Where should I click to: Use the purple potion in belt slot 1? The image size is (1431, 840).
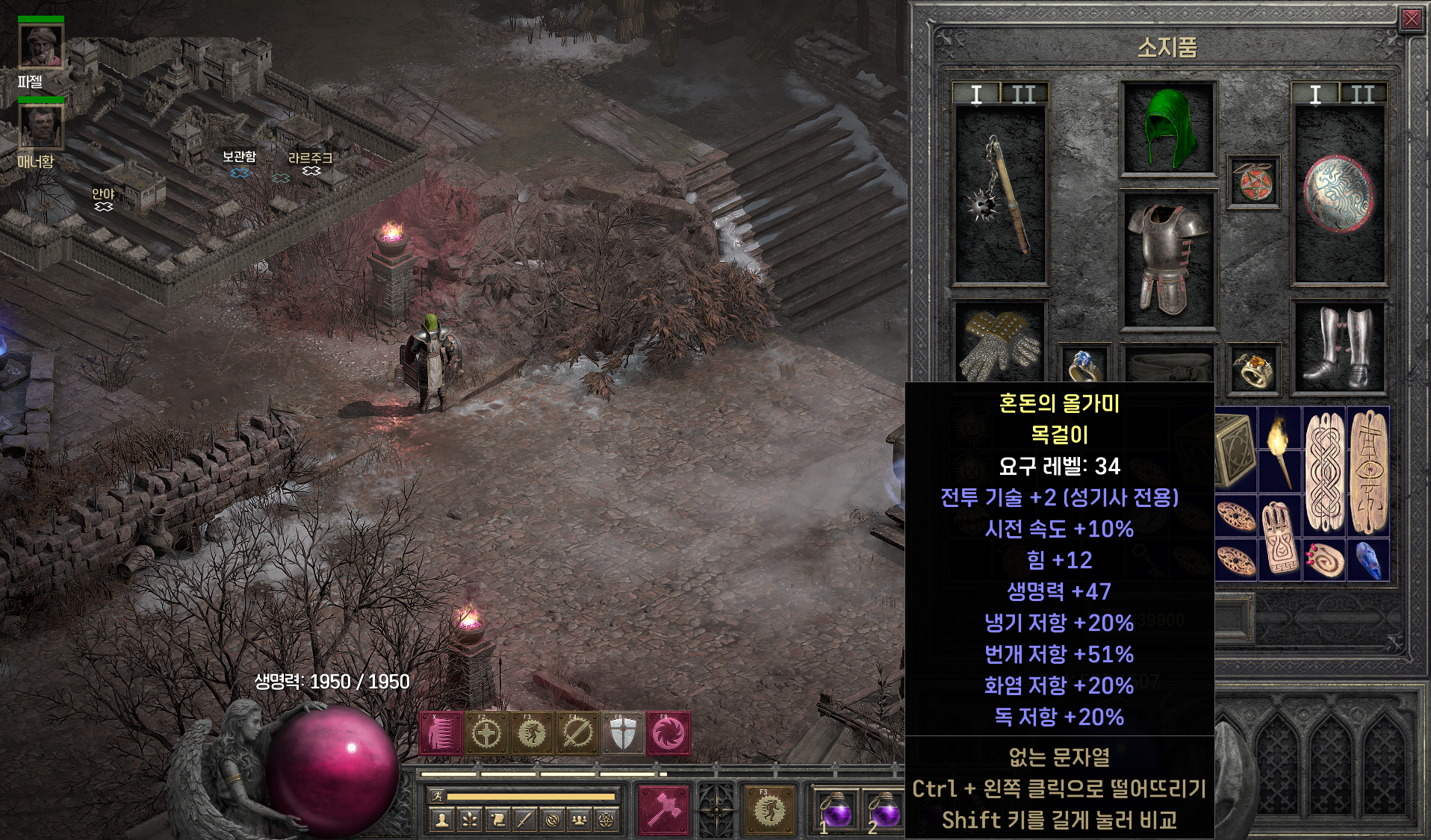coord(836,812)
